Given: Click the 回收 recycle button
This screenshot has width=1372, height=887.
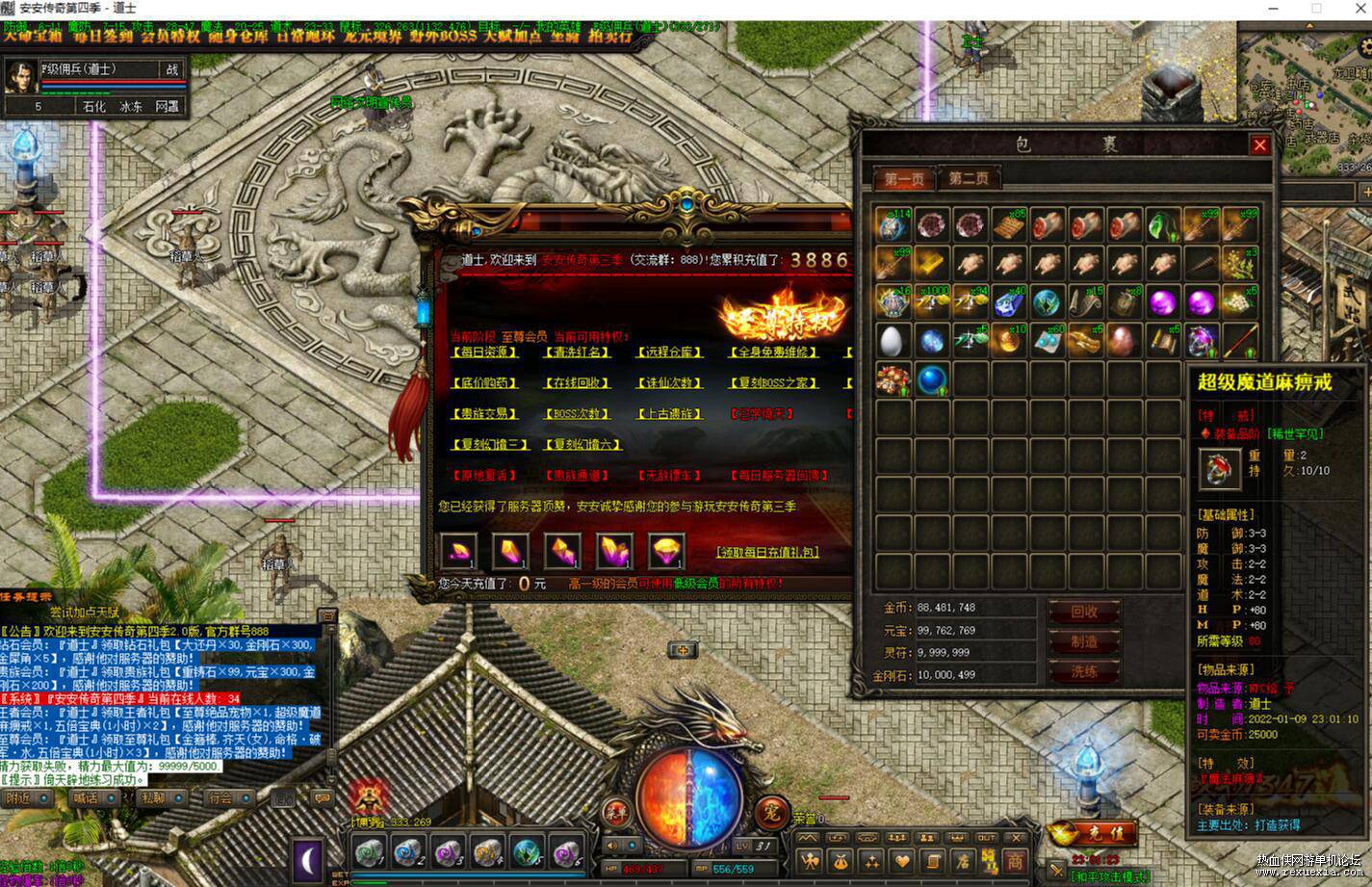Looking at the screenshot, I should [1084, 612].
